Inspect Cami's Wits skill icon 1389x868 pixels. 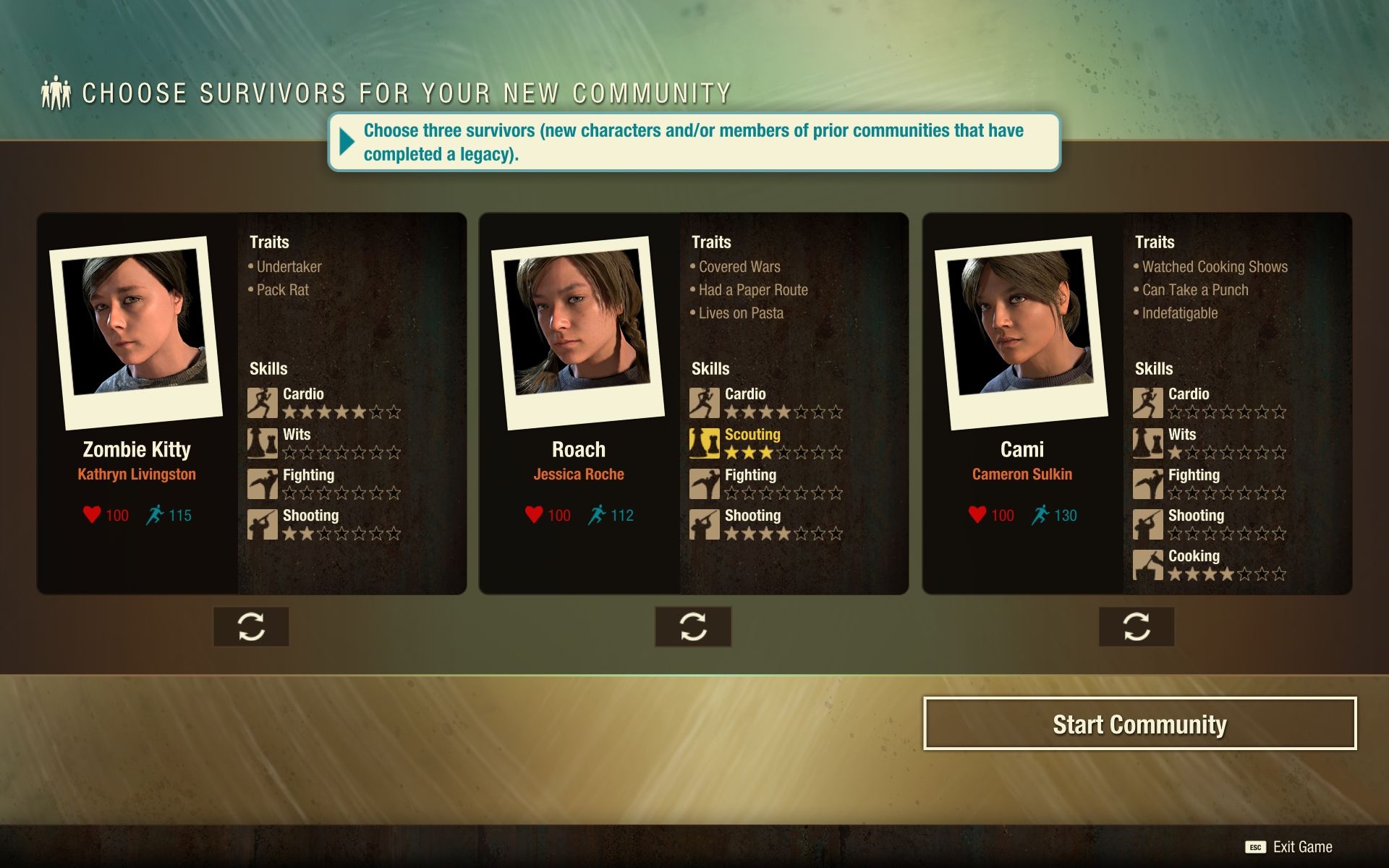pyautogui.click(x=1147, y=443)
